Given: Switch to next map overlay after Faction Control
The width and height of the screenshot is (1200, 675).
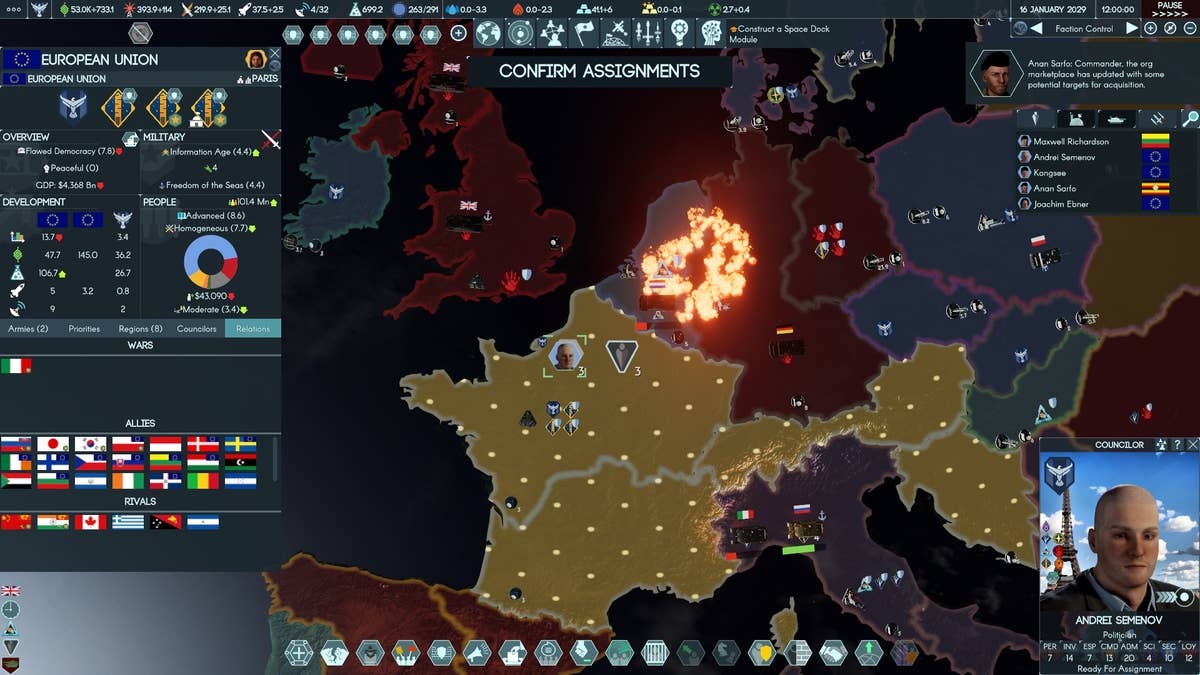Looking at the screenshot, I should (x=1132, y=28).
